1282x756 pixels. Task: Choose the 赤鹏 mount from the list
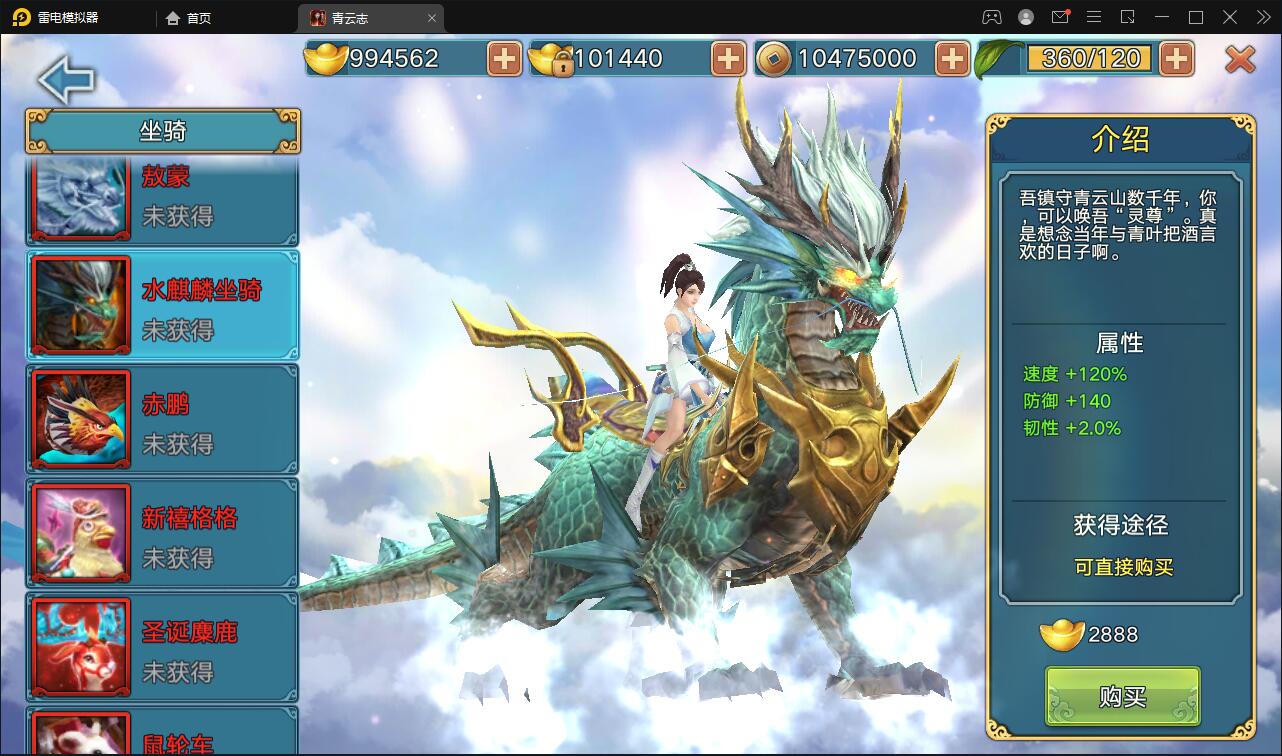pos(162,419)
